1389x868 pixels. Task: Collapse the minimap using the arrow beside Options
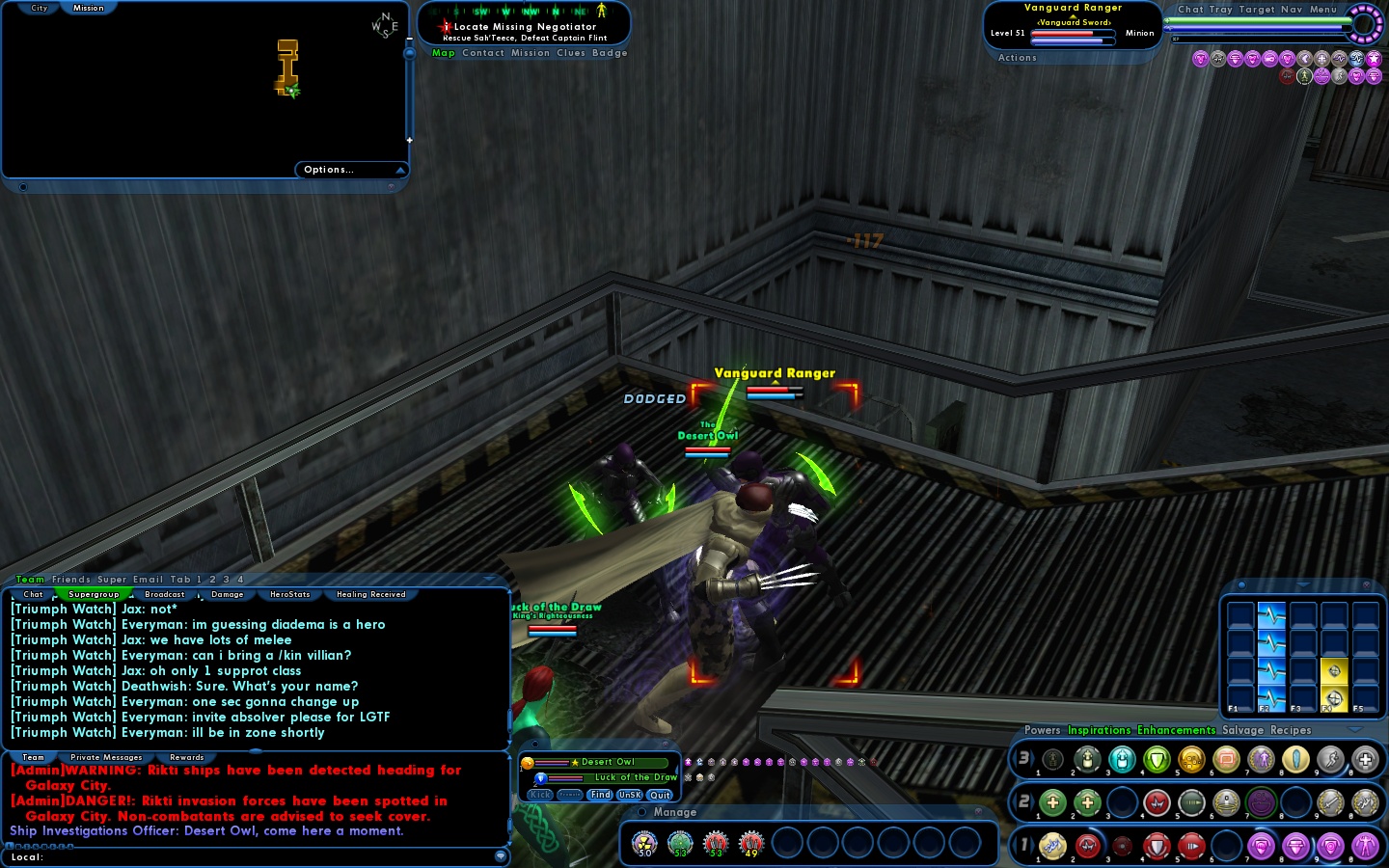402,169
